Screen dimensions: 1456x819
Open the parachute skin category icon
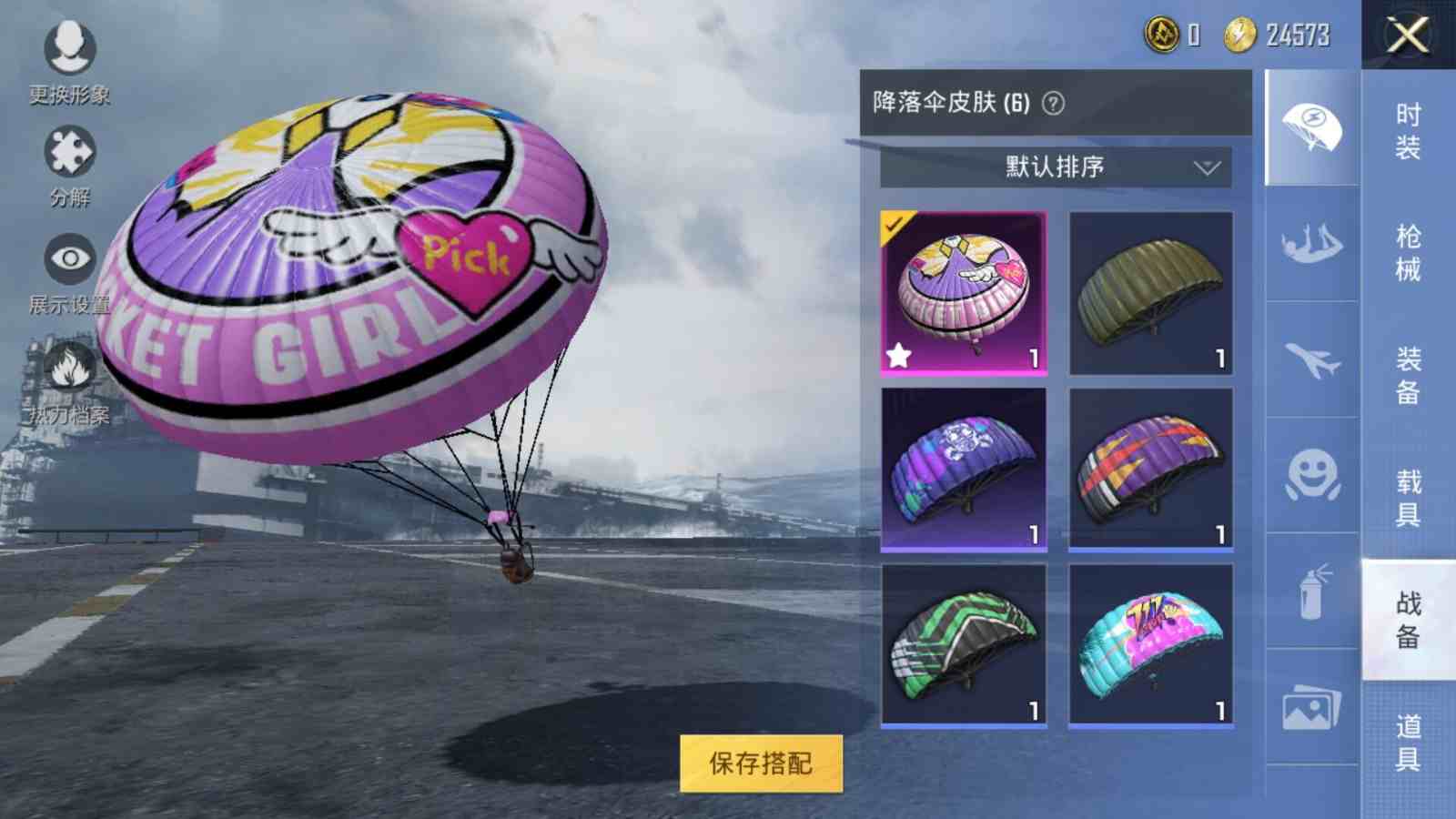click(x=1312, y=126)
